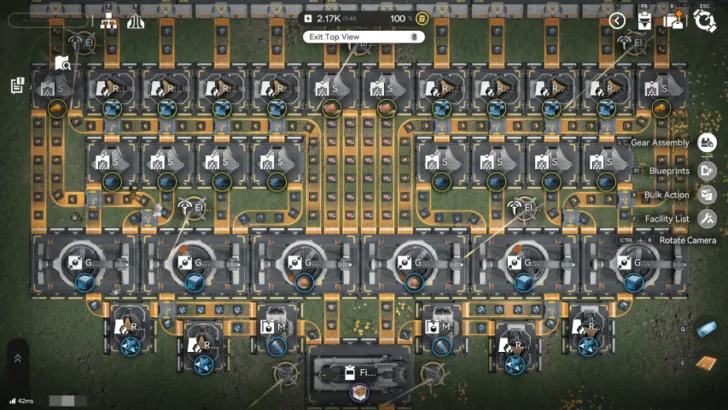Screen dimensions: 728x410
Task: Open the clipboard checklist icon at top right
Action: [x=646, y=20]
